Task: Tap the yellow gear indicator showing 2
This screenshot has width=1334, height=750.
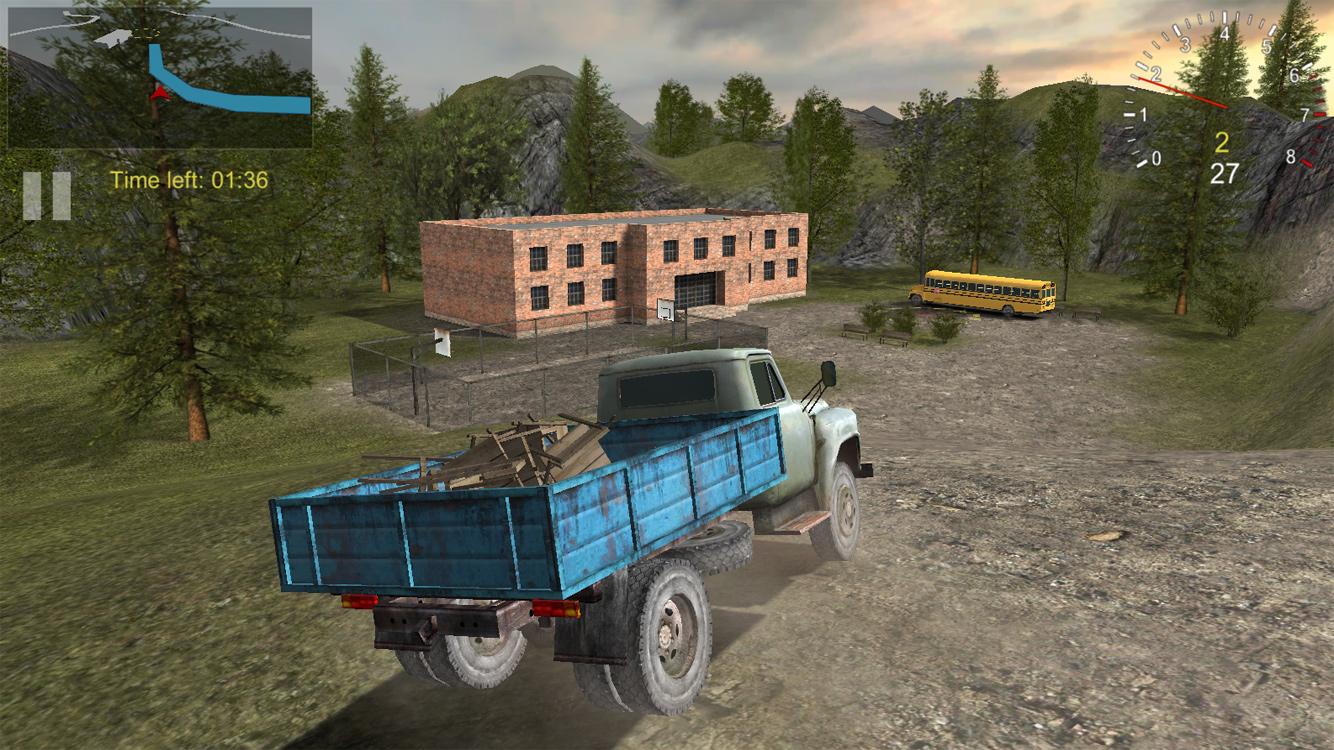Action: pos(1223,144)
